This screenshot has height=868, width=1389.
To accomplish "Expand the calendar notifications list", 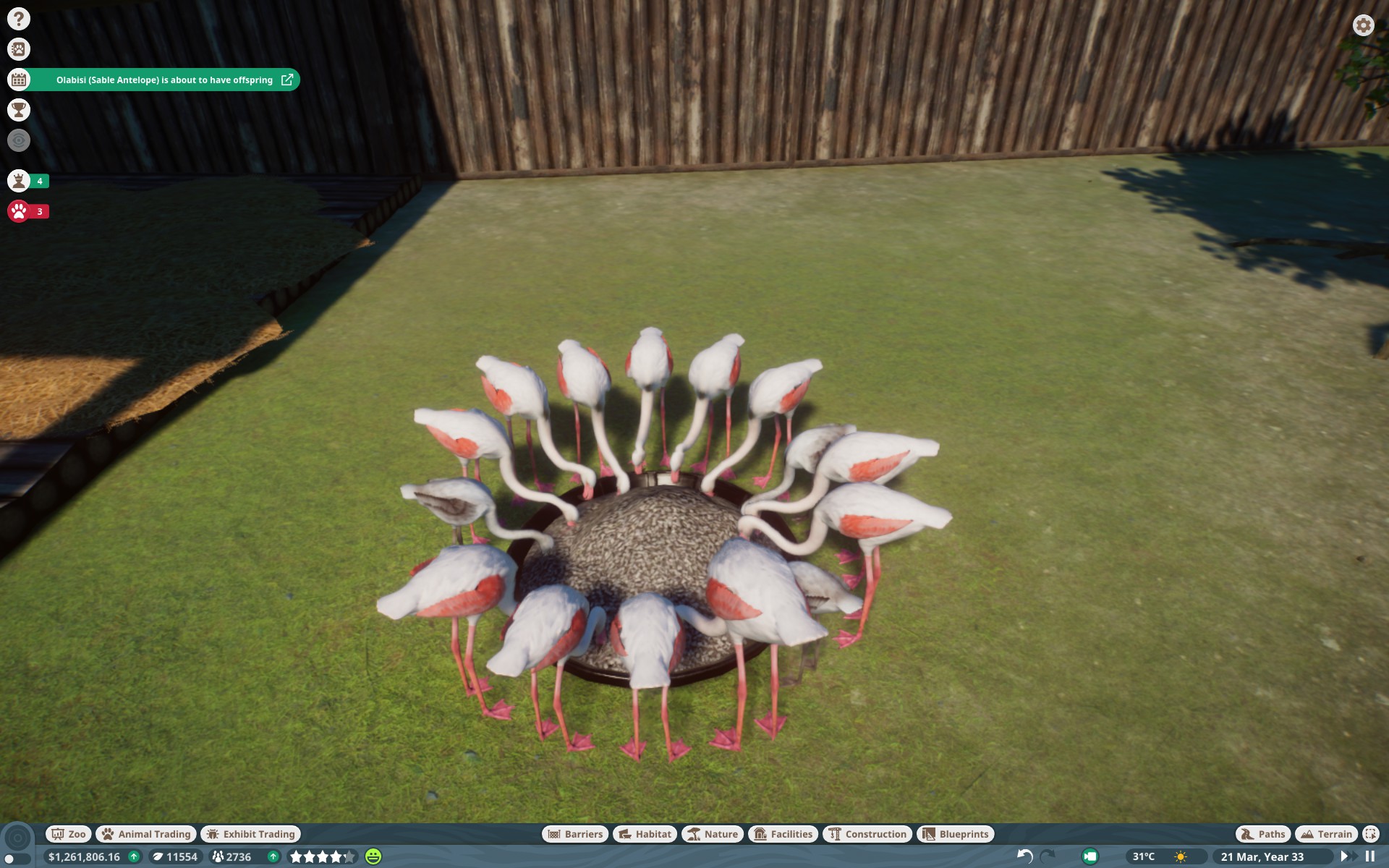I will click(18, 80).
